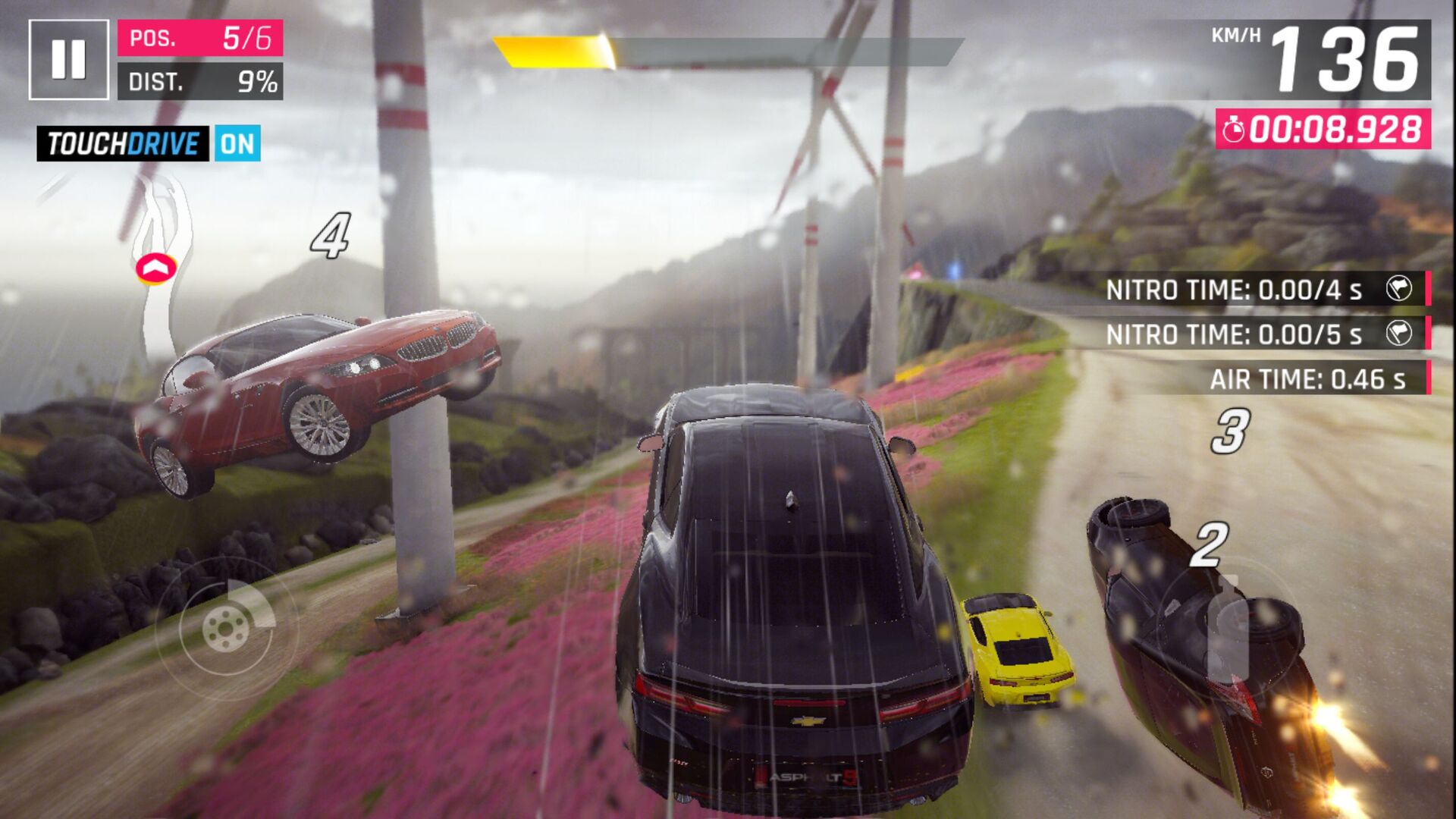Click the DIST. 9% display
Image resolution: width=1456 pixels, height=819 pixels.
201,81
